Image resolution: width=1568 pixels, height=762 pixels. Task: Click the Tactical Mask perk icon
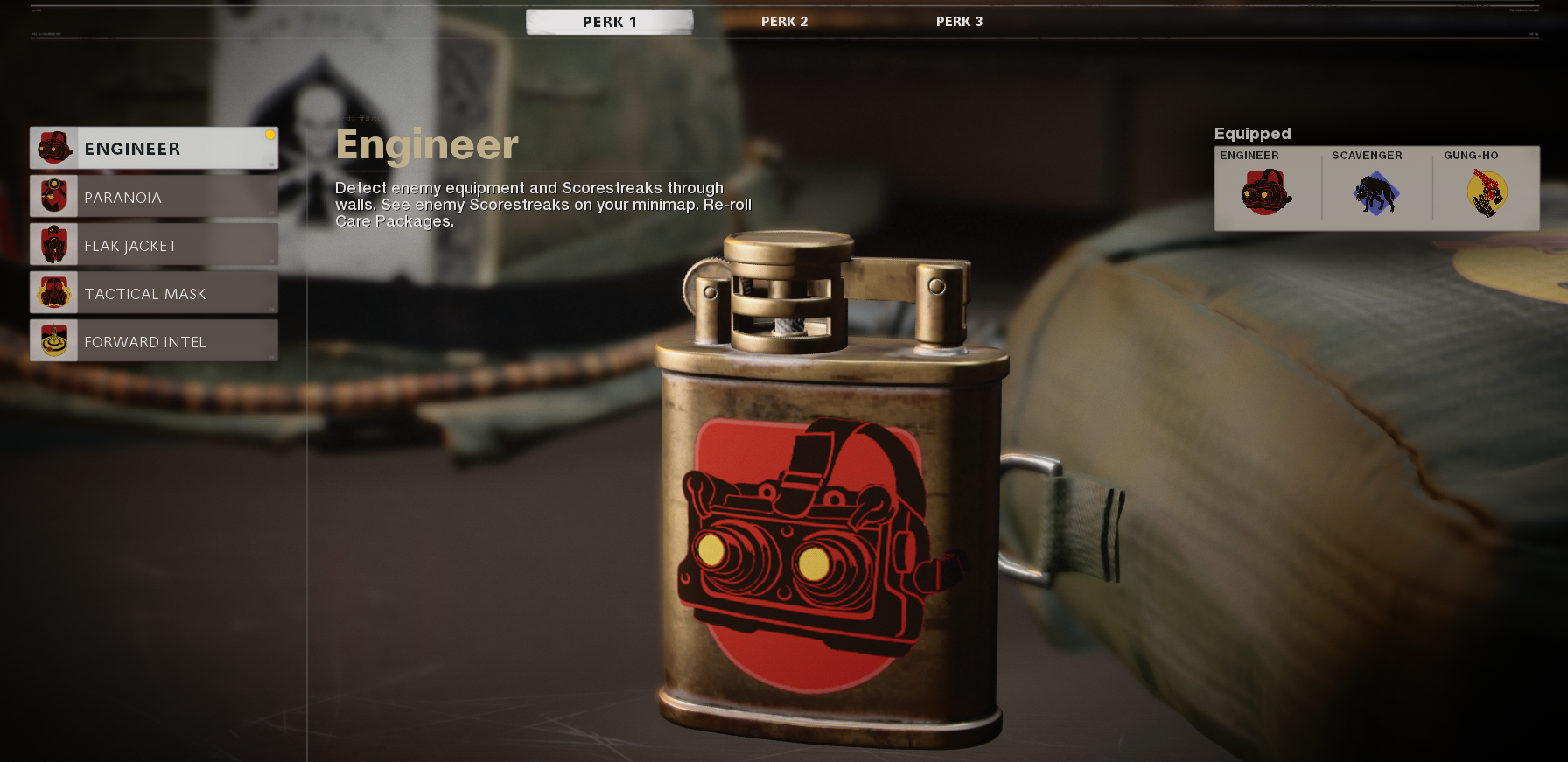tap(55, 292)
